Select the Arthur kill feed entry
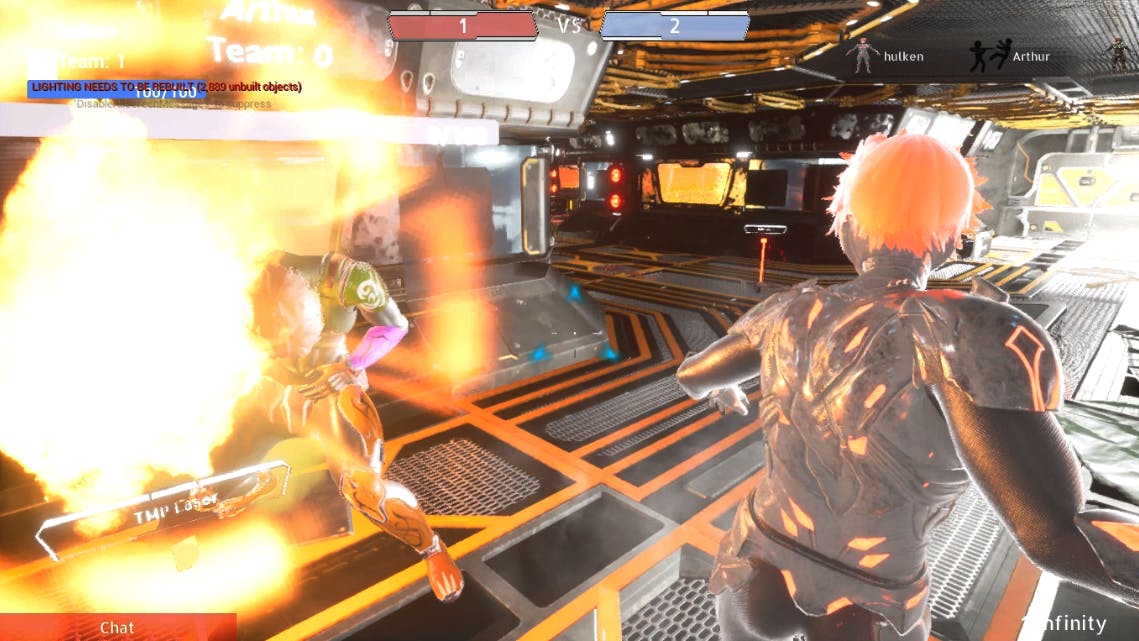 [x=1030, y=57]
